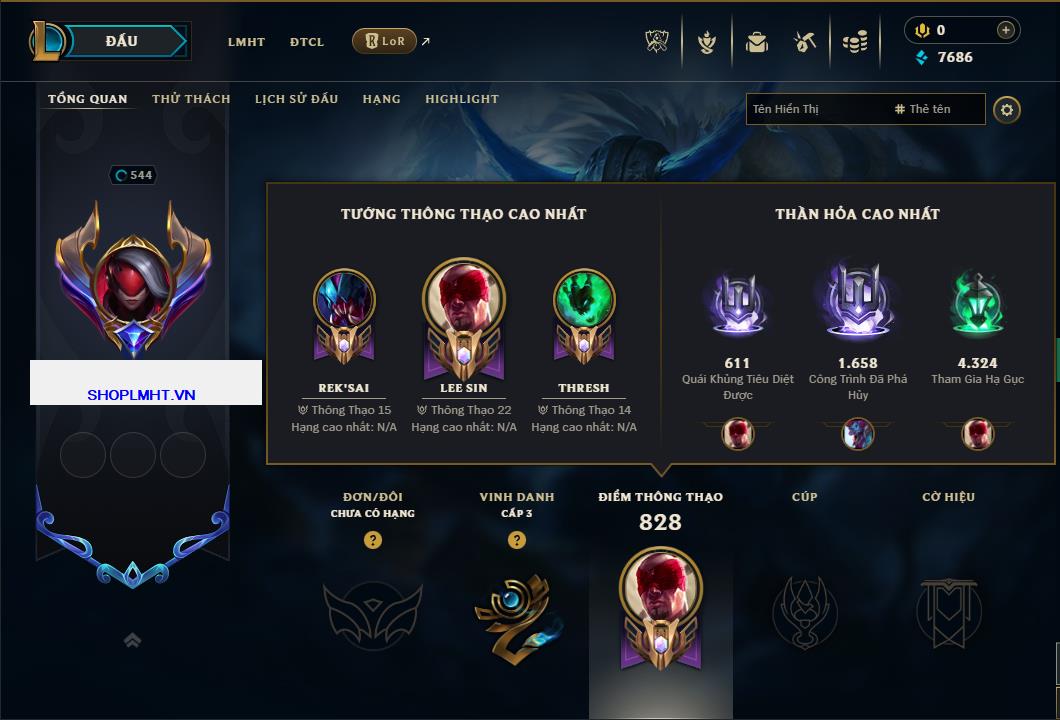Click the ĐẤU play button

coord(122,41)
